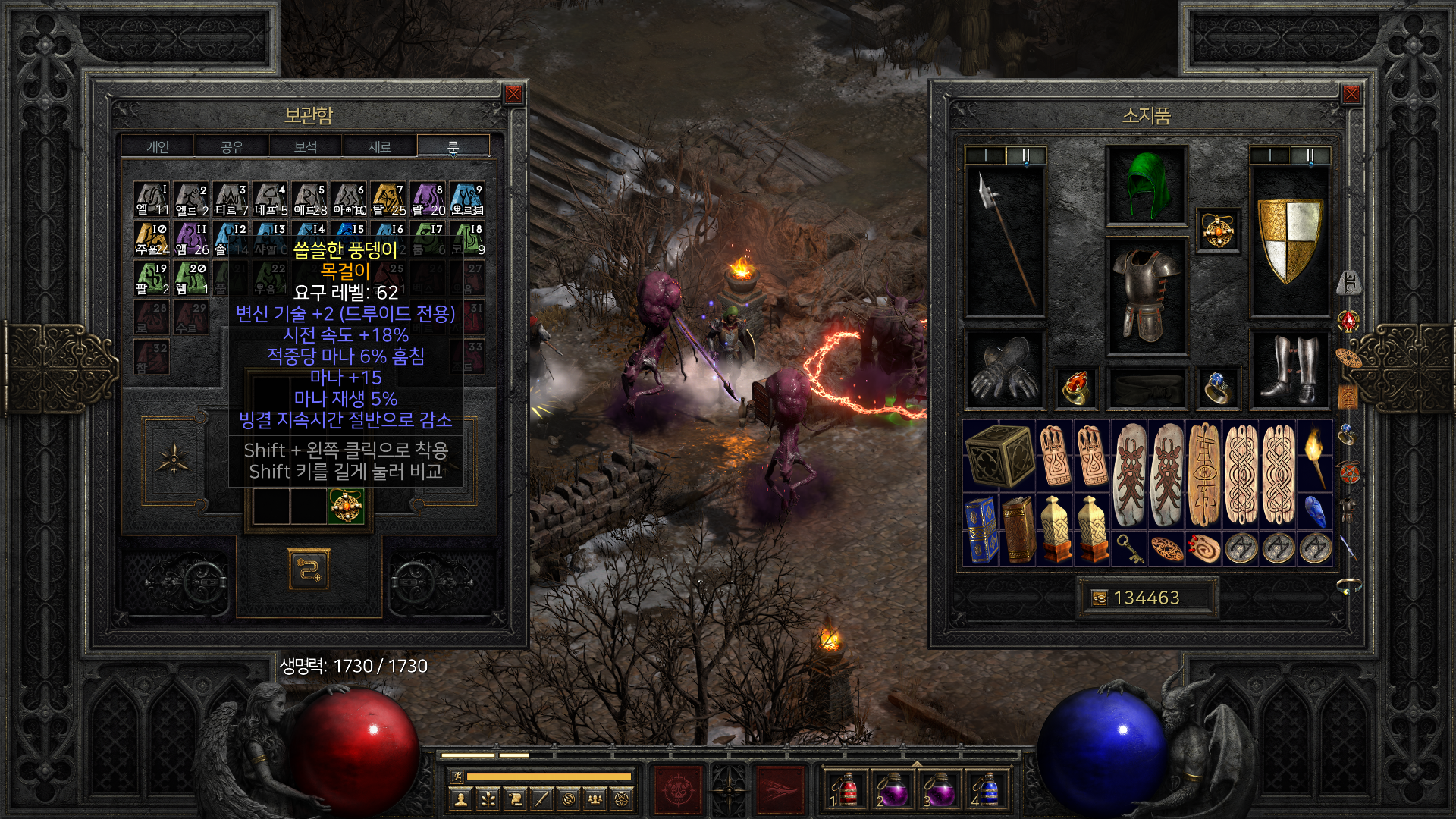Close the stash window
The width and height of the screenshot is (1456, 819).
tap(513, 94)
